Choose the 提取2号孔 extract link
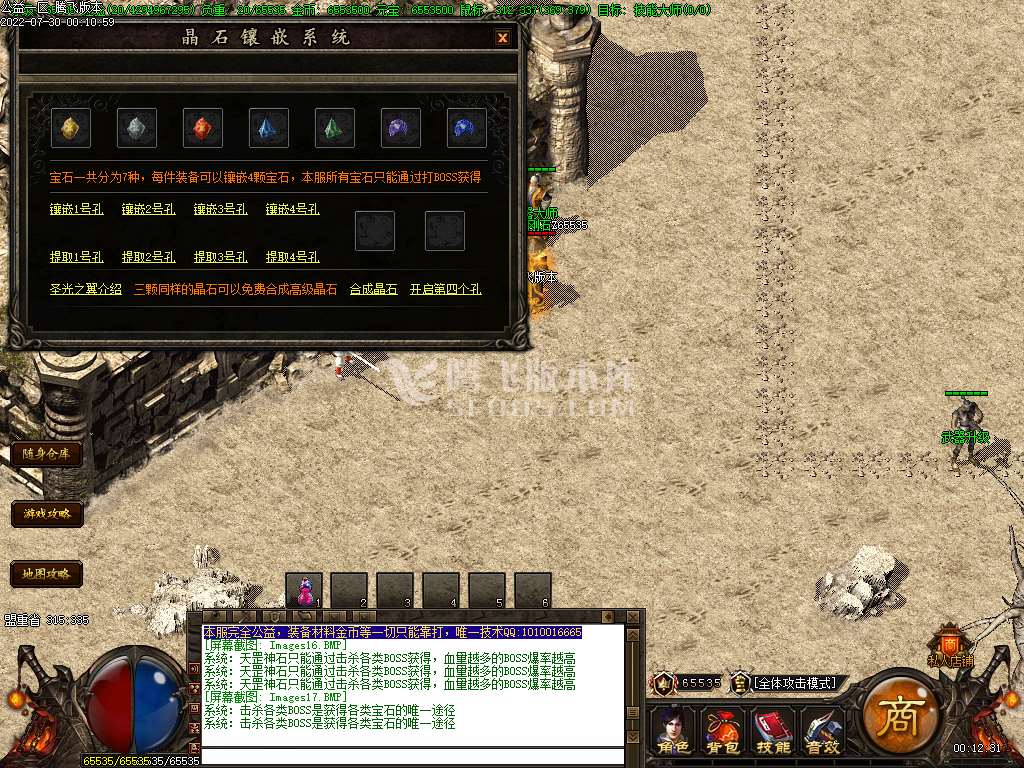Image resolution: width=1024 pixels, height=768 pixels. pyautogui.click(x=149, y=257)
